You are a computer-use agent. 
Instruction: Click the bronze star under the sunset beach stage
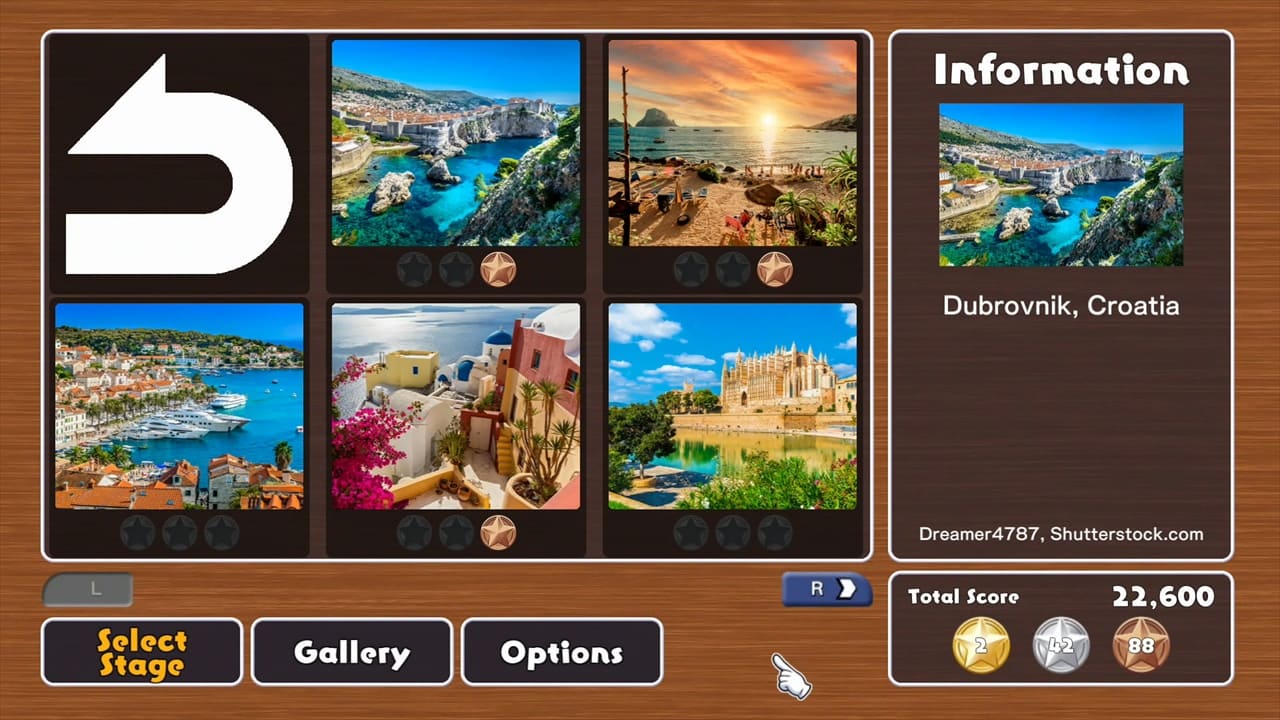(776, 268)
